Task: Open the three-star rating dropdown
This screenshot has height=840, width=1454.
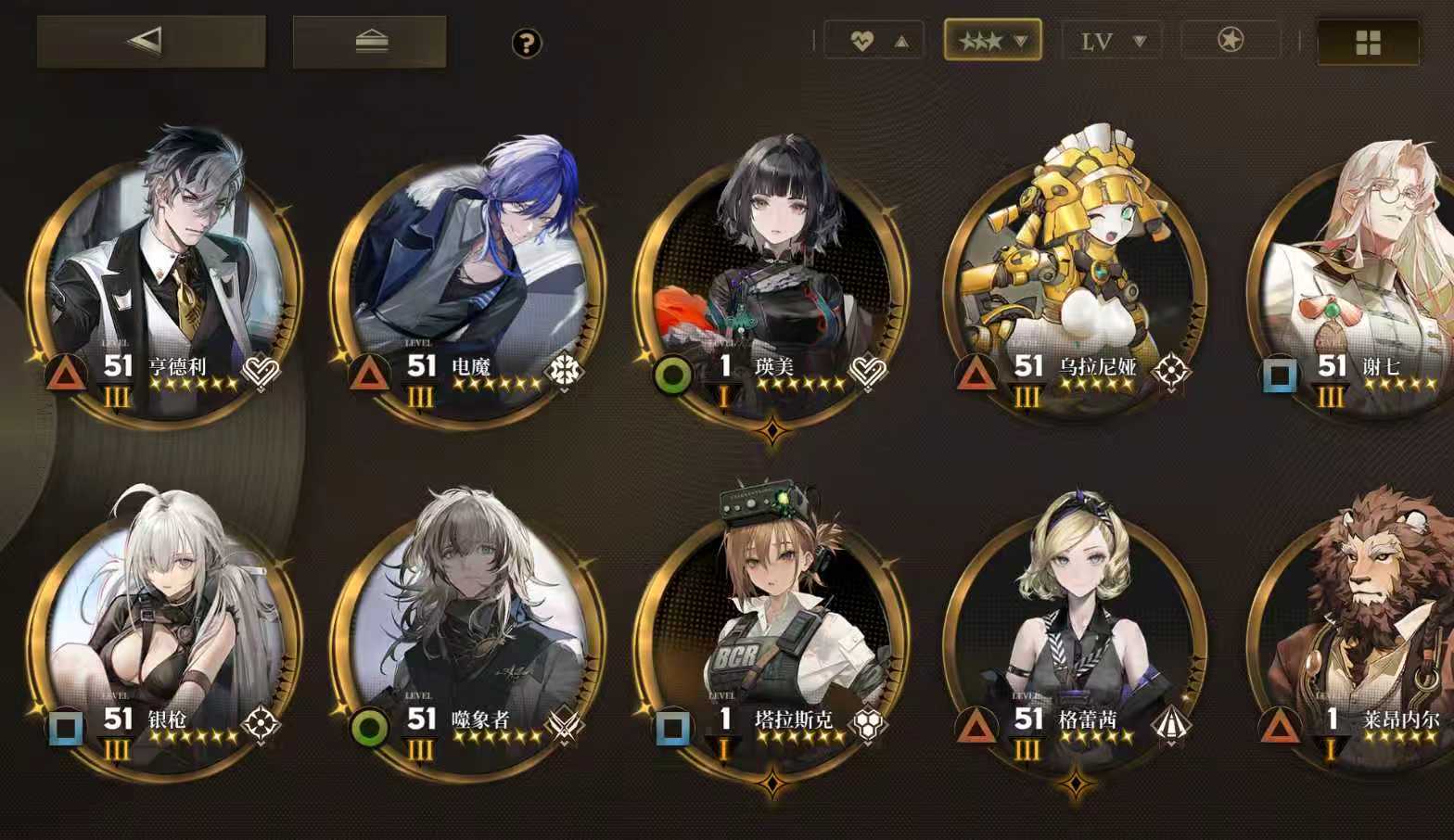Action: pyautogui.click(x=1021, y=41)
